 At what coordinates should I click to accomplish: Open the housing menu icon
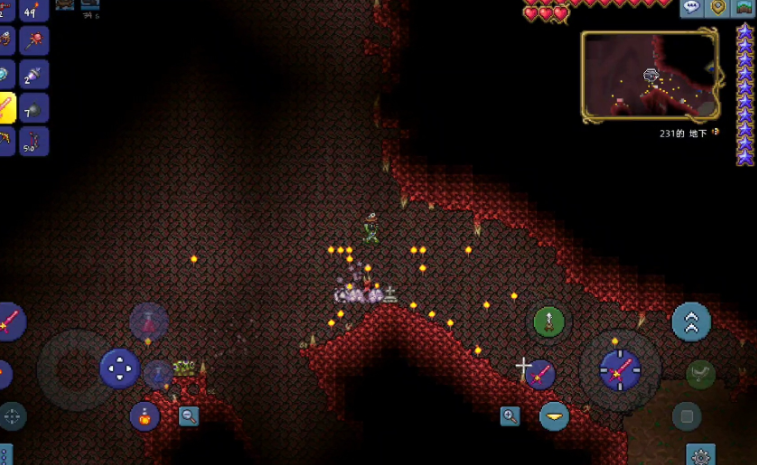744,8
